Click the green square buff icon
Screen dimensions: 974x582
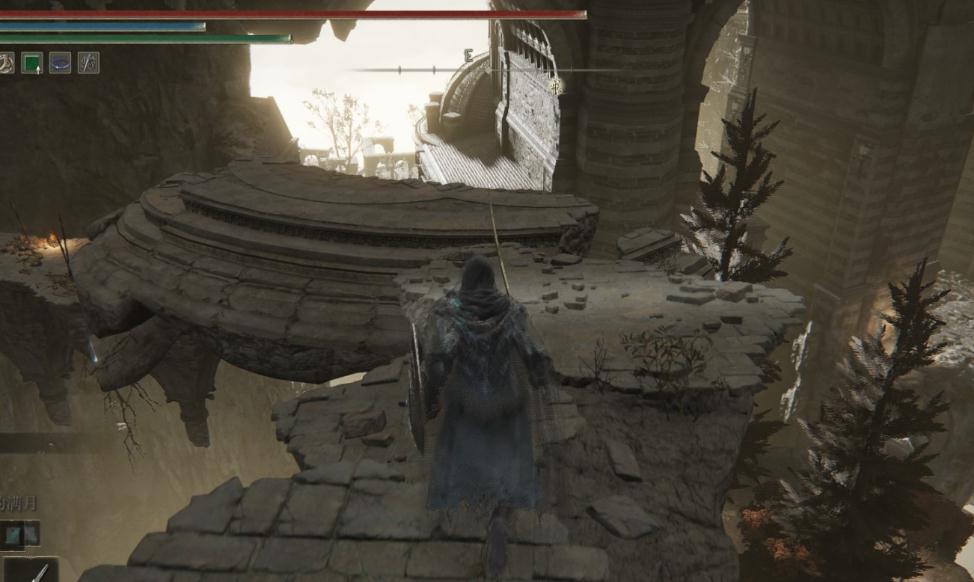point(32,62)
